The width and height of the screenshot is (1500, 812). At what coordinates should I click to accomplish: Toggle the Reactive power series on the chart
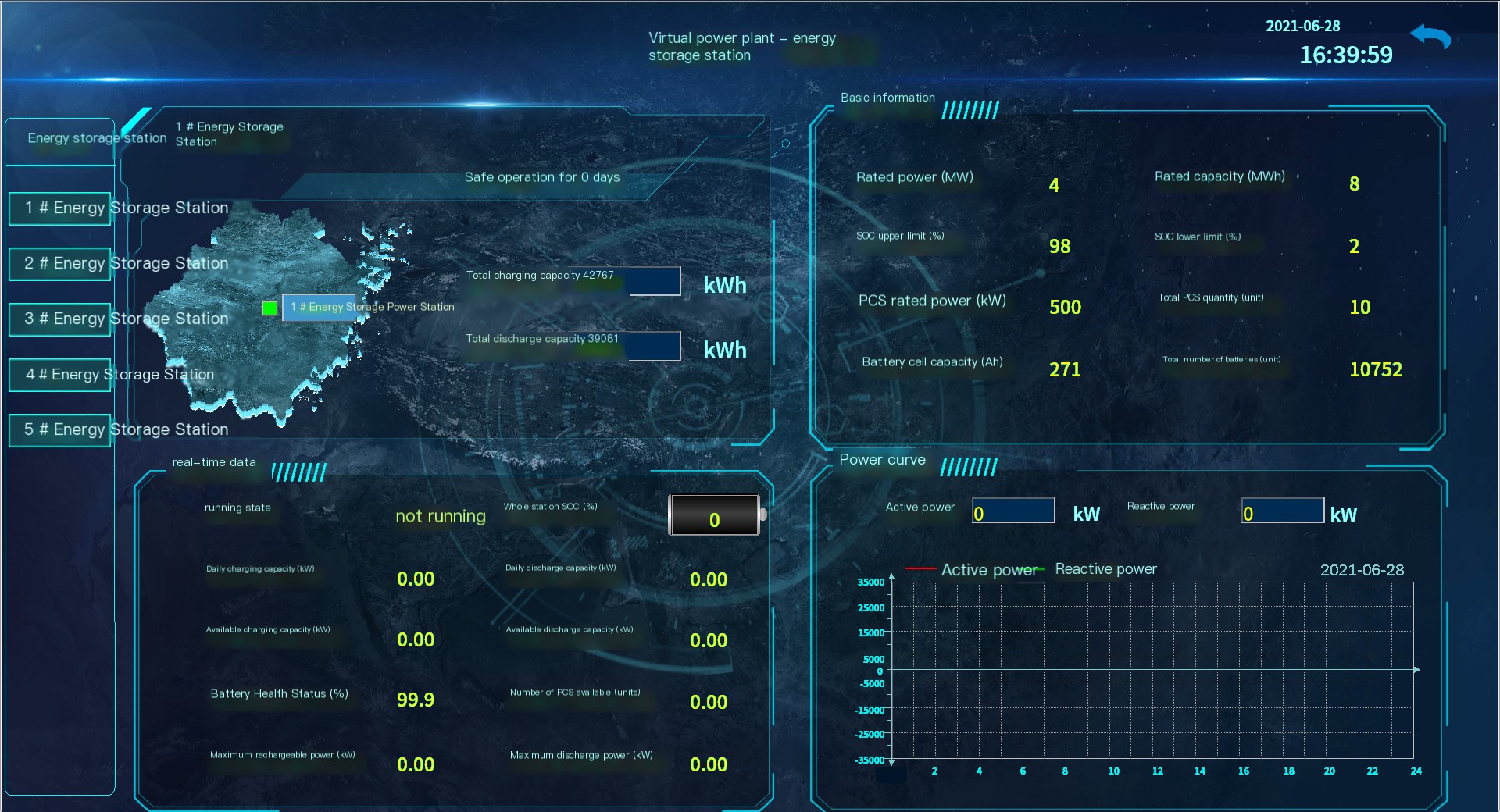1105,569
